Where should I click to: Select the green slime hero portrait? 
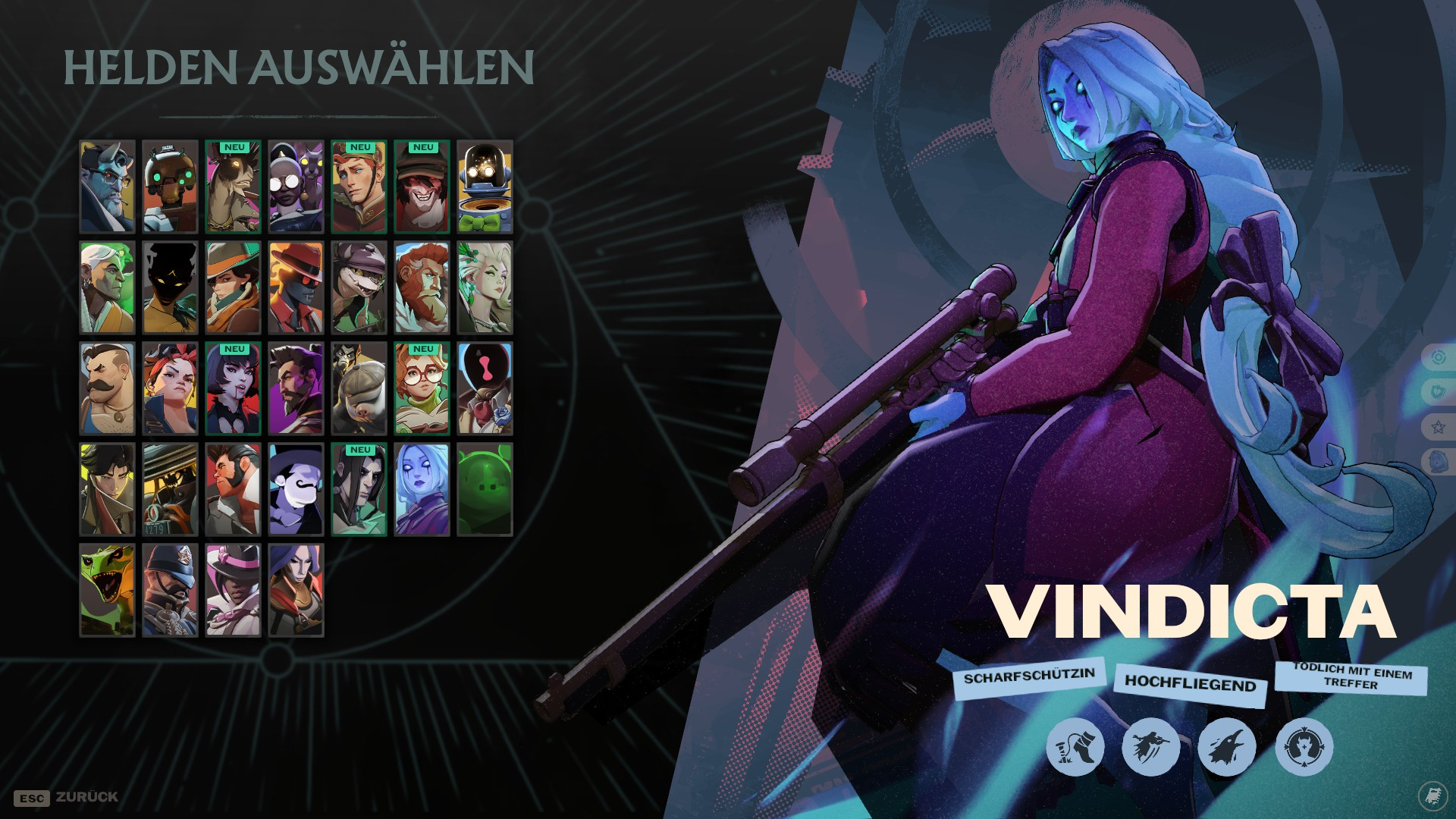click(485, 490)
